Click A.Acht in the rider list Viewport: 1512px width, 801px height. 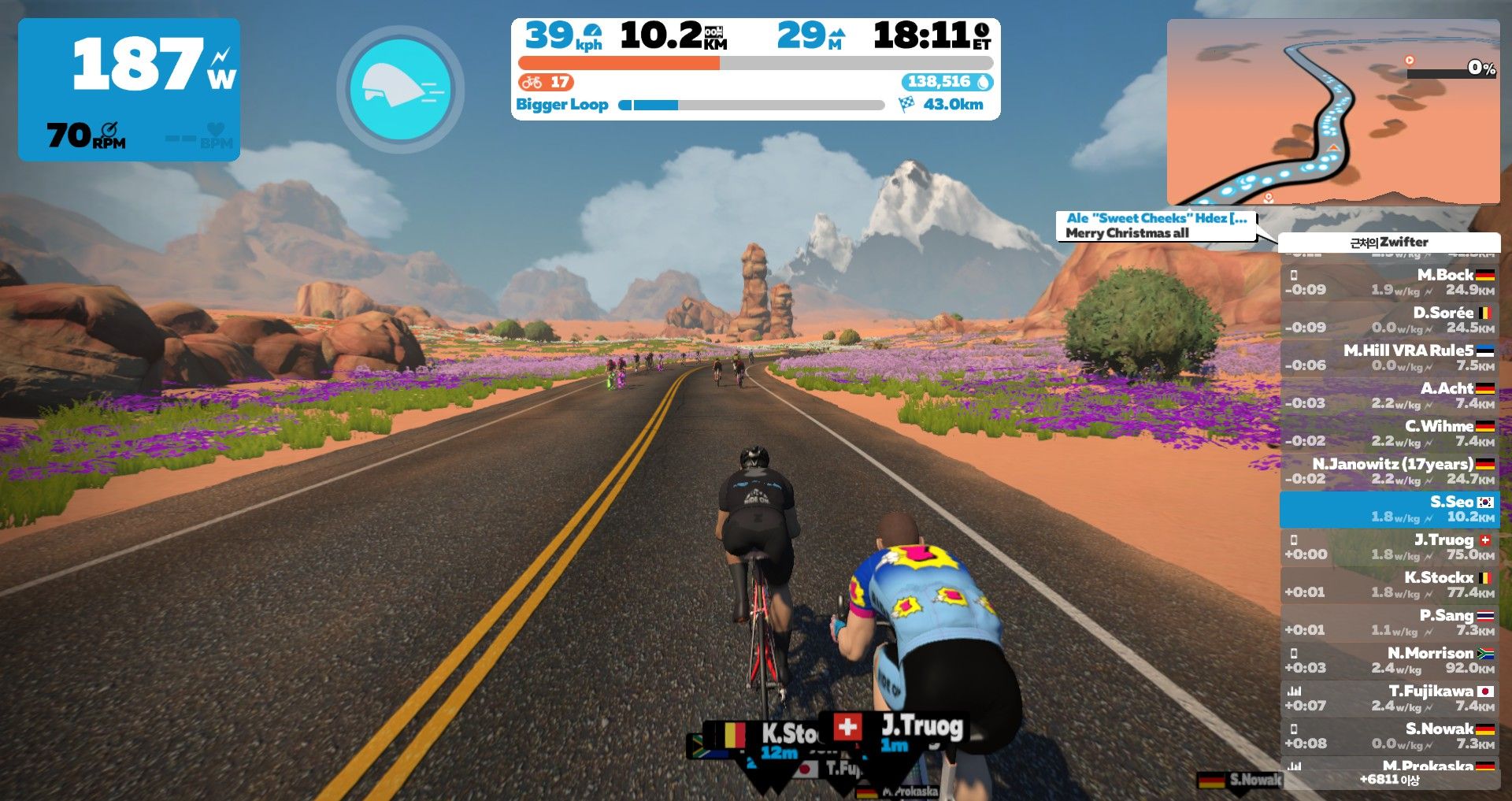[1390, 395]
